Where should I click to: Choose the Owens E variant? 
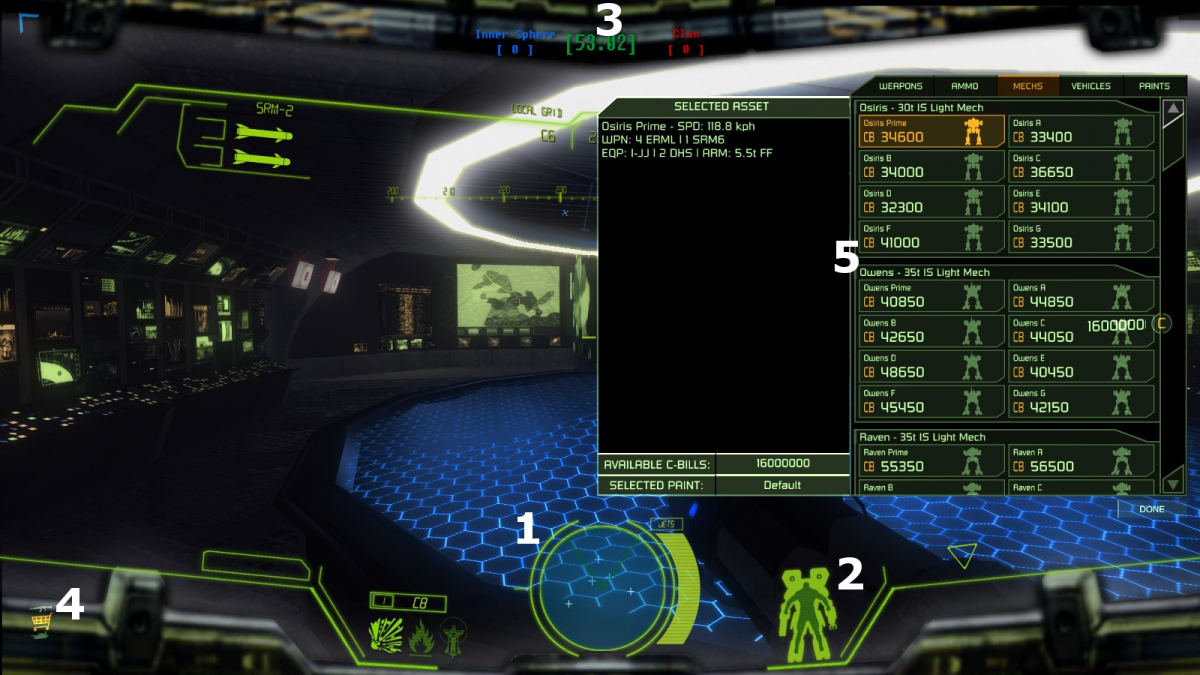[x=1081, y=365]
